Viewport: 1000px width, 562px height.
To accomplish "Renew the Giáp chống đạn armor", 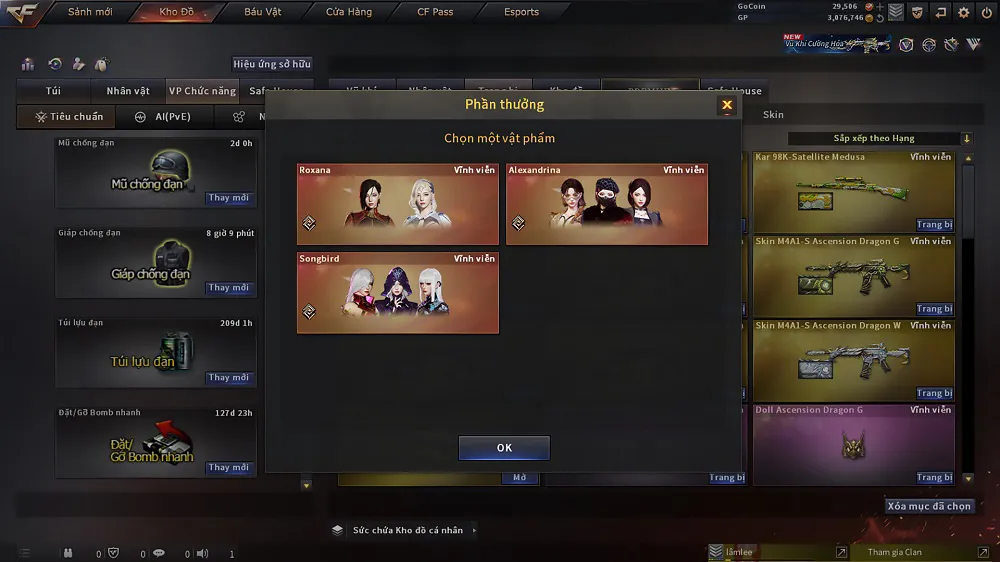I will [x=228, y=288].
